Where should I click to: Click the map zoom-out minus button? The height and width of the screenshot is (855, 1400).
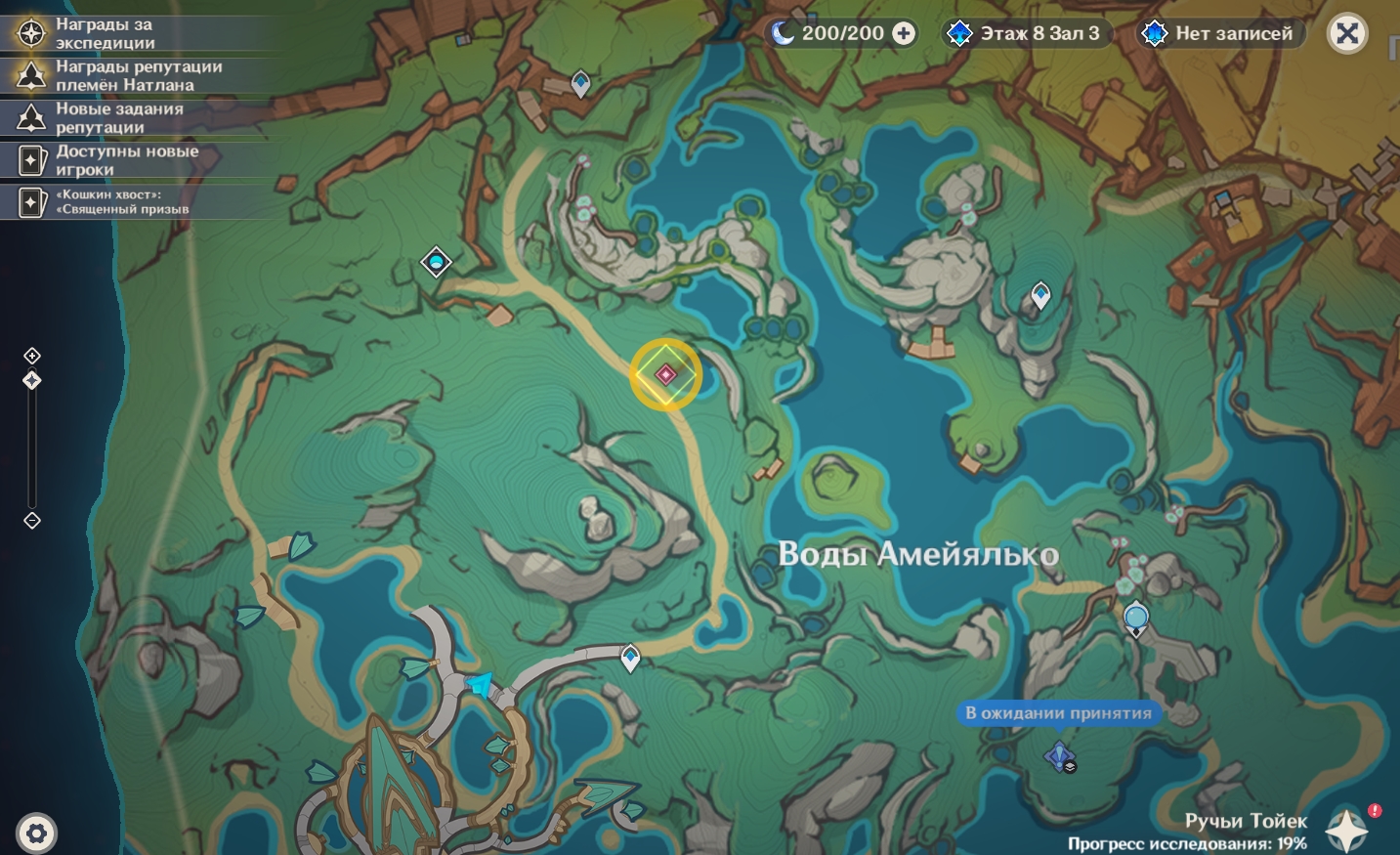pos(32,521)
